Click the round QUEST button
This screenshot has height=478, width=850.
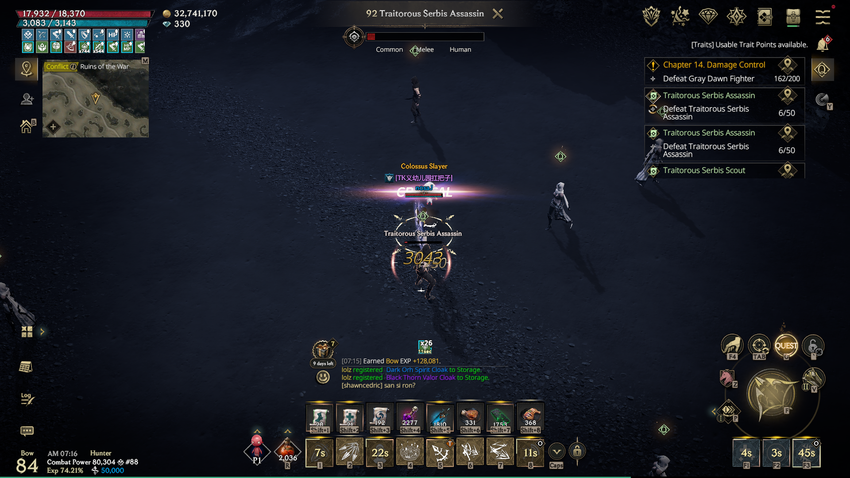(x=786, y=346)
